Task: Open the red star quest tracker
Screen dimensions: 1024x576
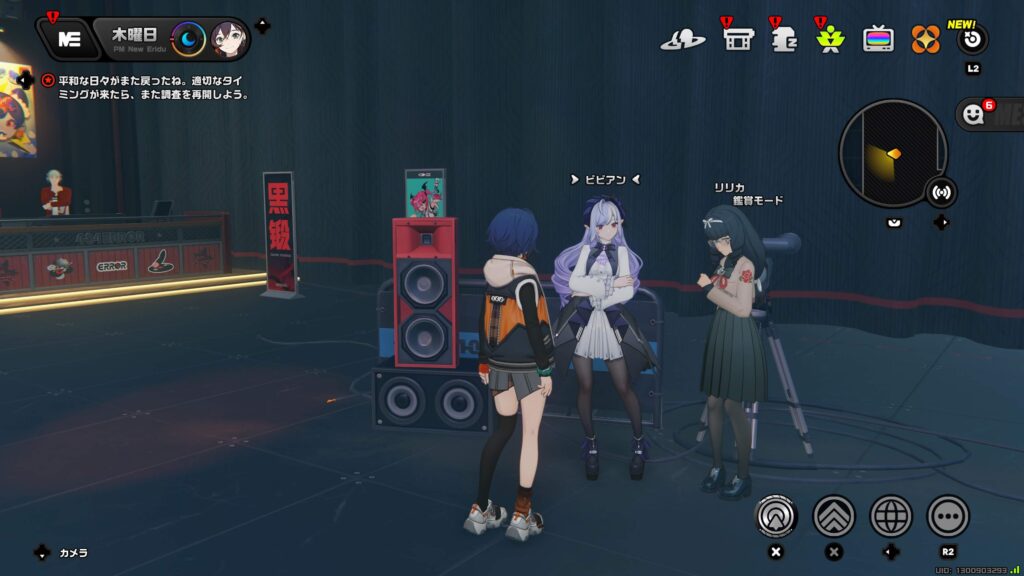Action: (49, 80)
